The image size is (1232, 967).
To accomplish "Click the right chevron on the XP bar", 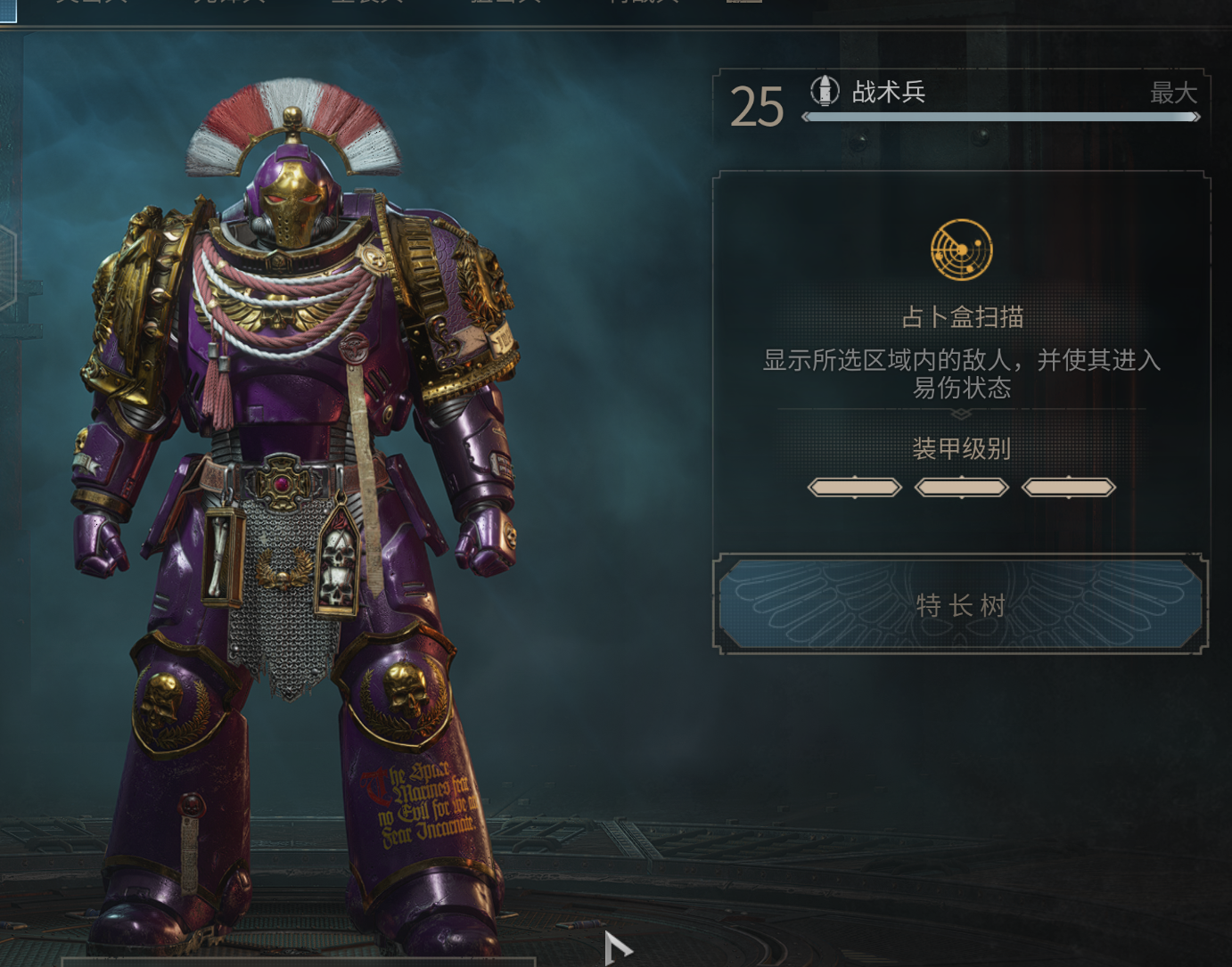I will 1197,116.
